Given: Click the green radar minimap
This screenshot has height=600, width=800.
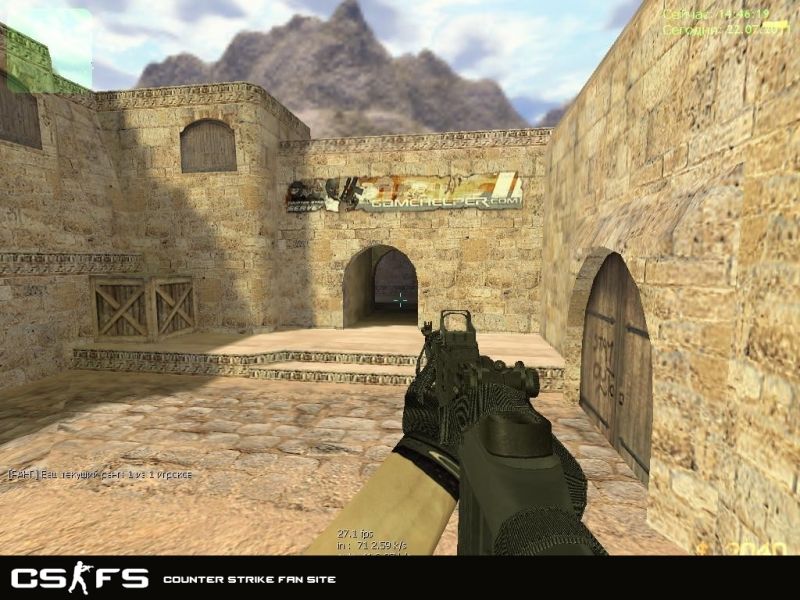Looking at the screenshot, I should [x=46, y=50].
